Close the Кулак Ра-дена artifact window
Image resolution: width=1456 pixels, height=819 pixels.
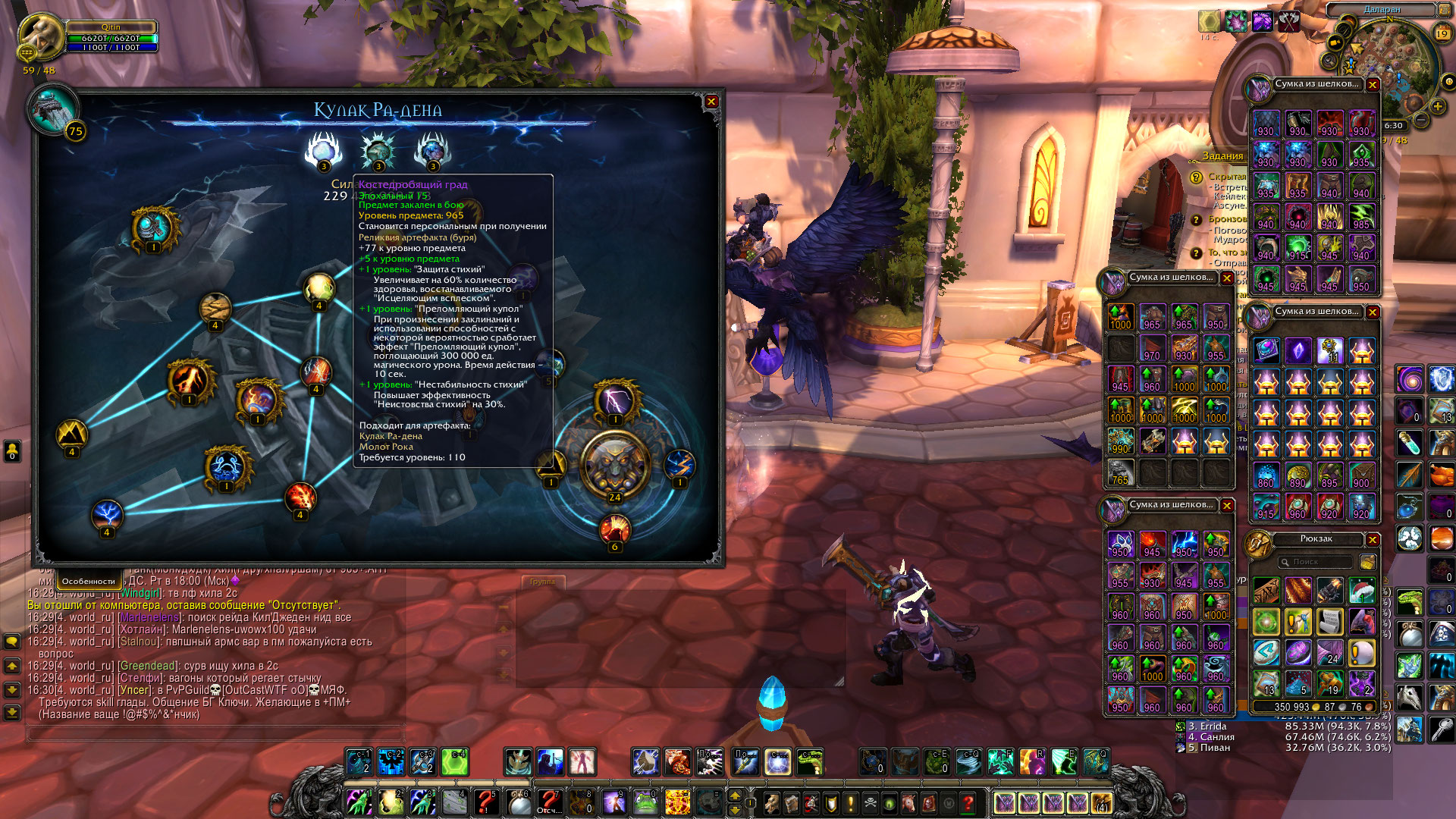(x=711, y=102)
